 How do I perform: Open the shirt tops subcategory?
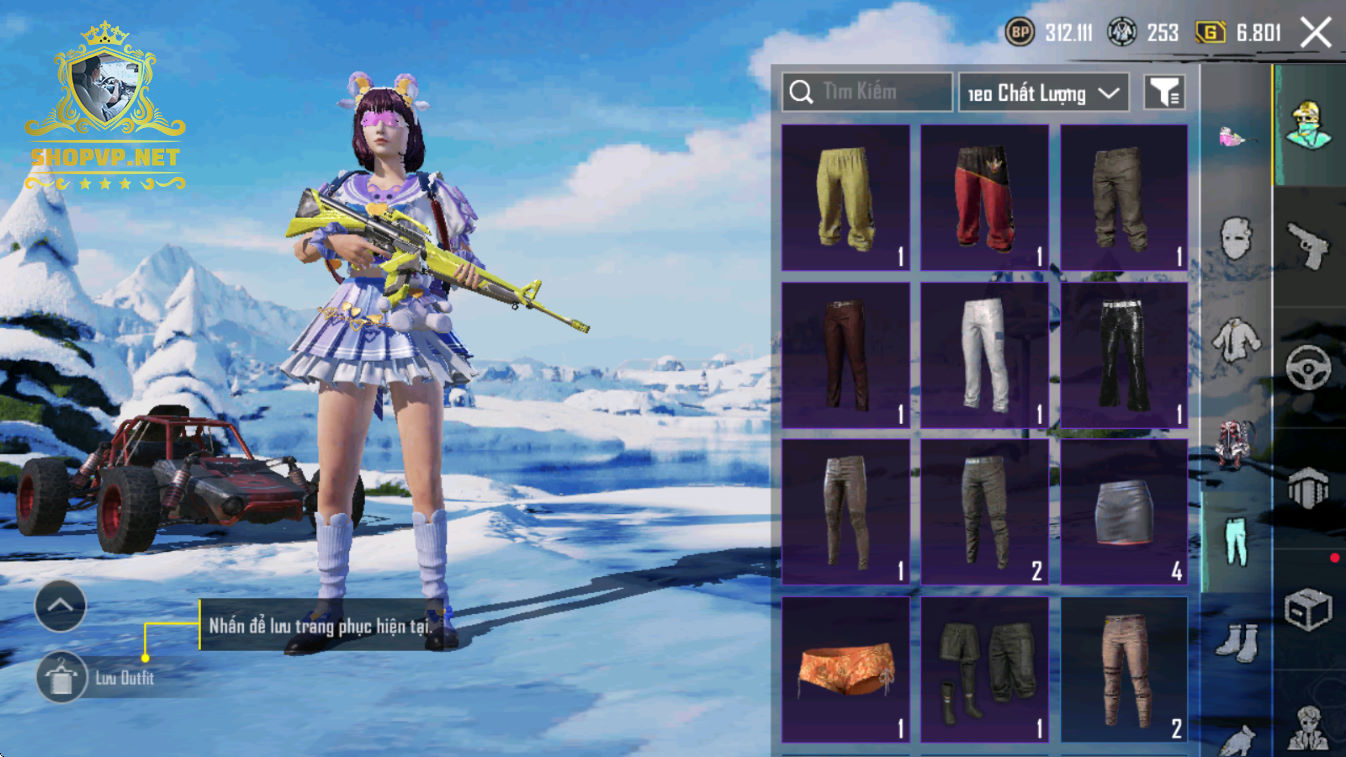click(1236, 338)
